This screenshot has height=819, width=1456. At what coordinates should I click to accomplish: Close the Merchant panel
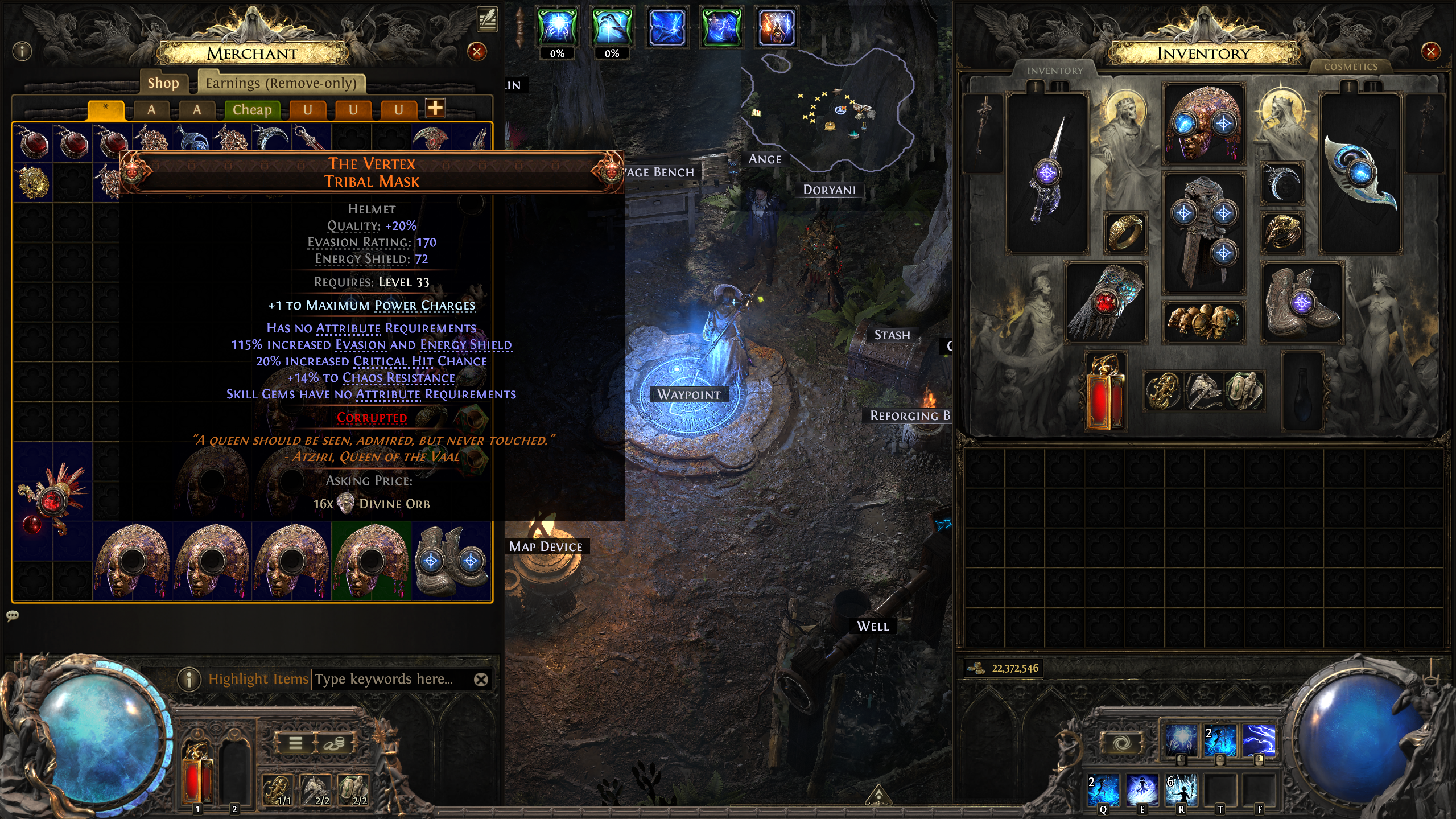(x=477, y=52)
